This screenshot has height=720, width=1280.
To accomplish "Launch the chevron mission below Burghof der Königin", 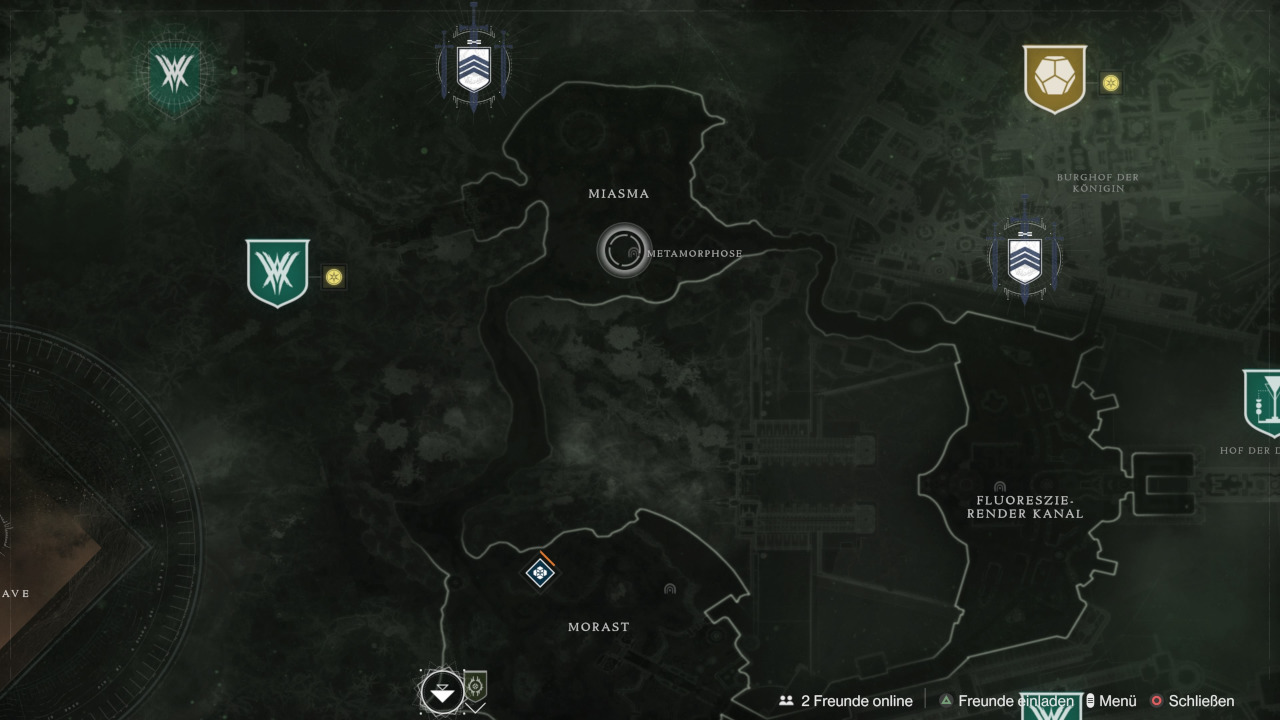I will coord(1024,257).
